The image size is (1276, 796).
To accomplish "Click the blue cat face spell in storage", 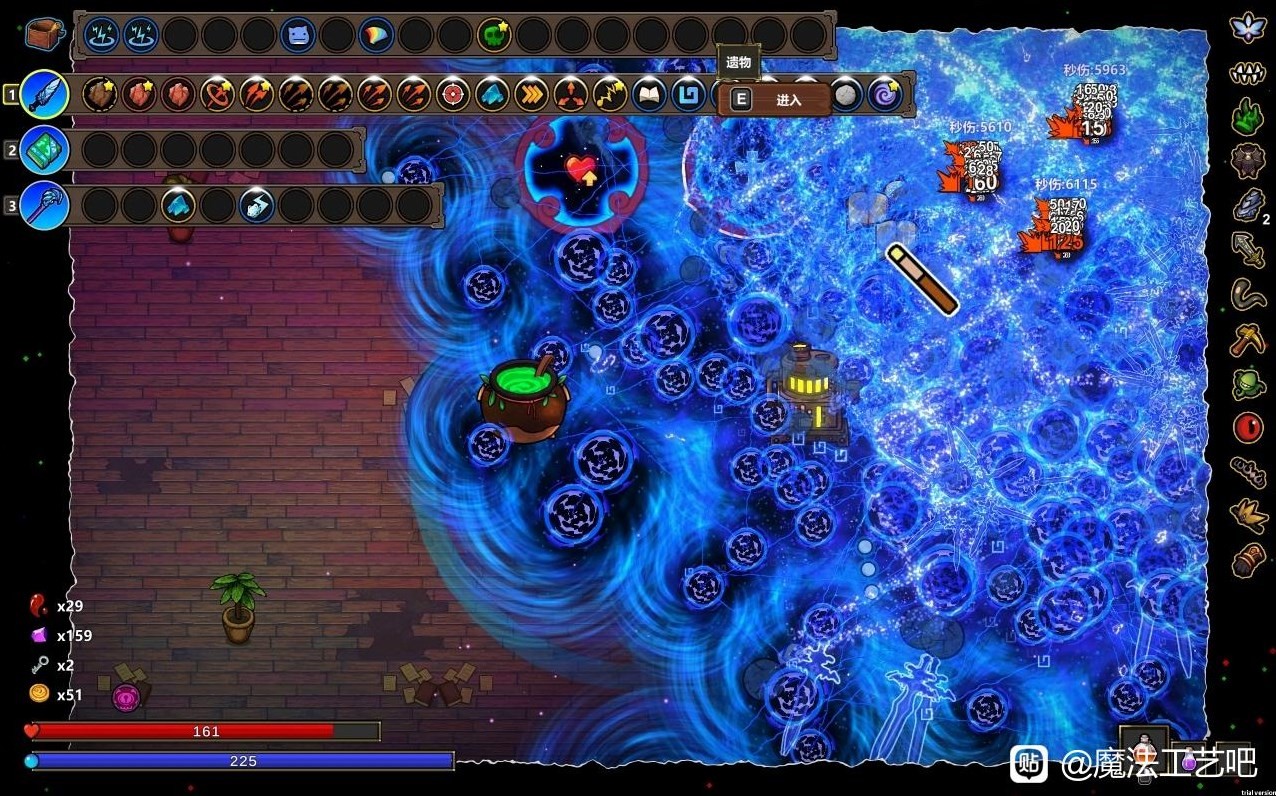I will point(297,36).
